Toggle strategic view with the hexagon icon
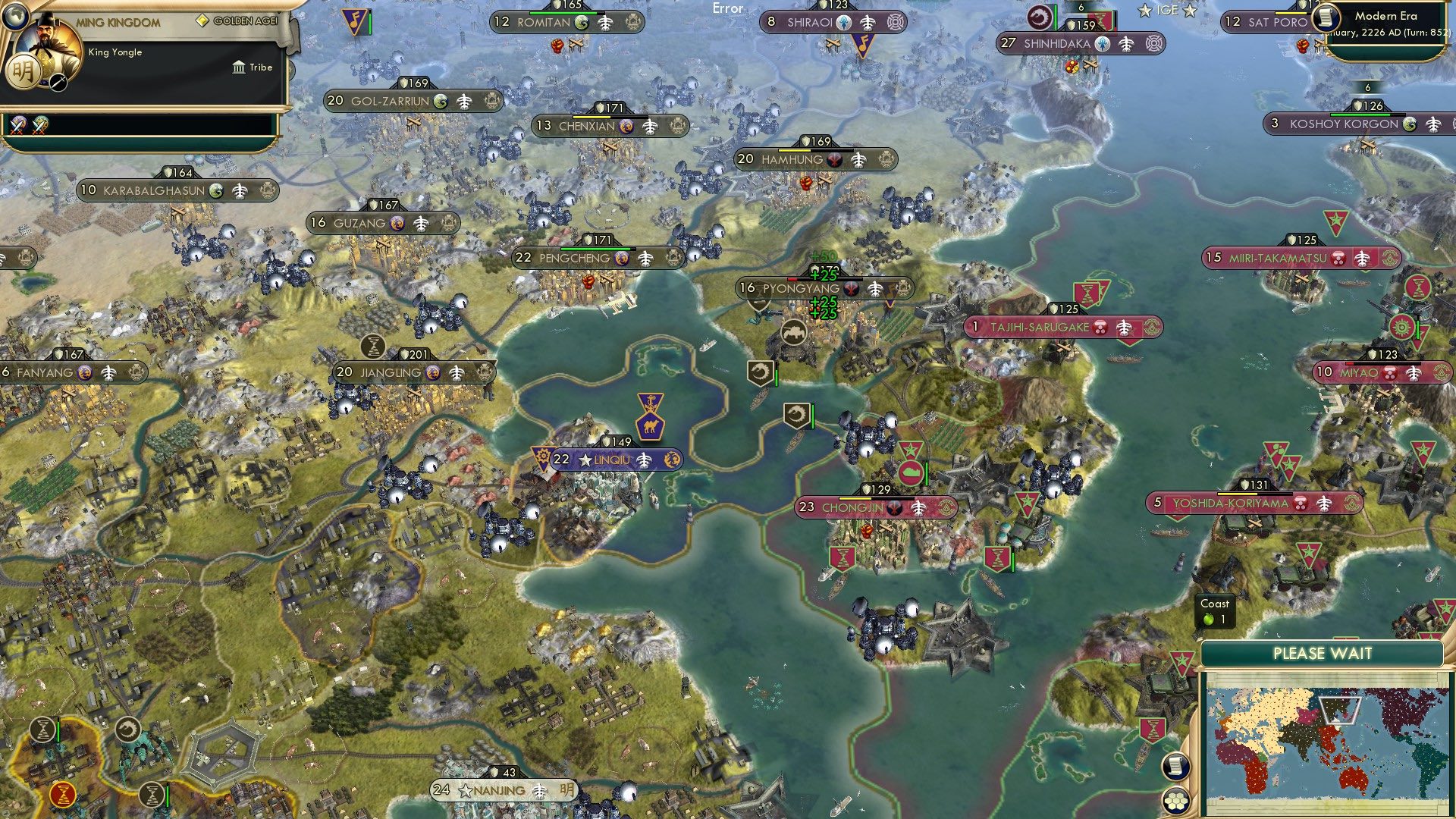The width and height of the screenshot is (1456, 819). pos(1175,802)
